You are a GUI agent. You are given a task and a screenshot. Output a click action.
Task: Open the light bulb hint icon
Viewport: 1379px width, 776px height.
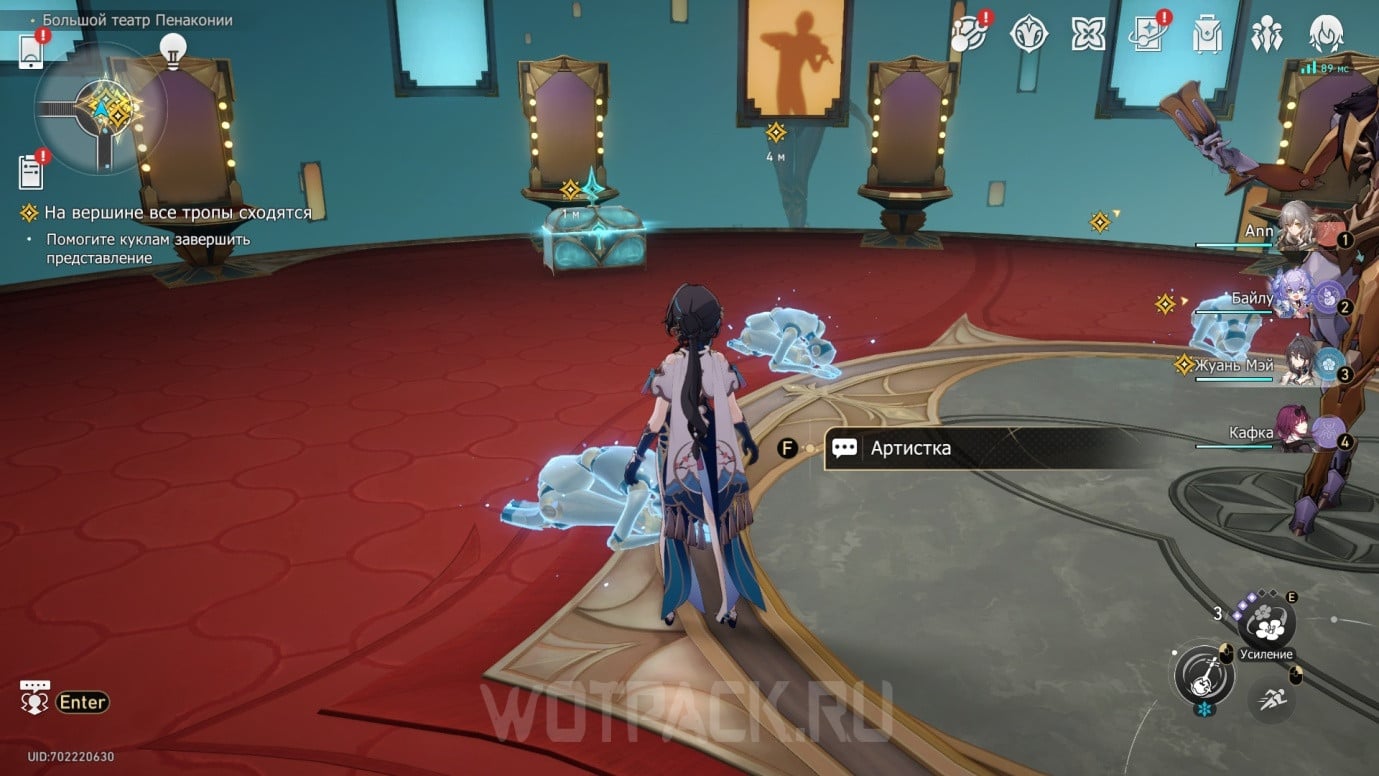175,48
